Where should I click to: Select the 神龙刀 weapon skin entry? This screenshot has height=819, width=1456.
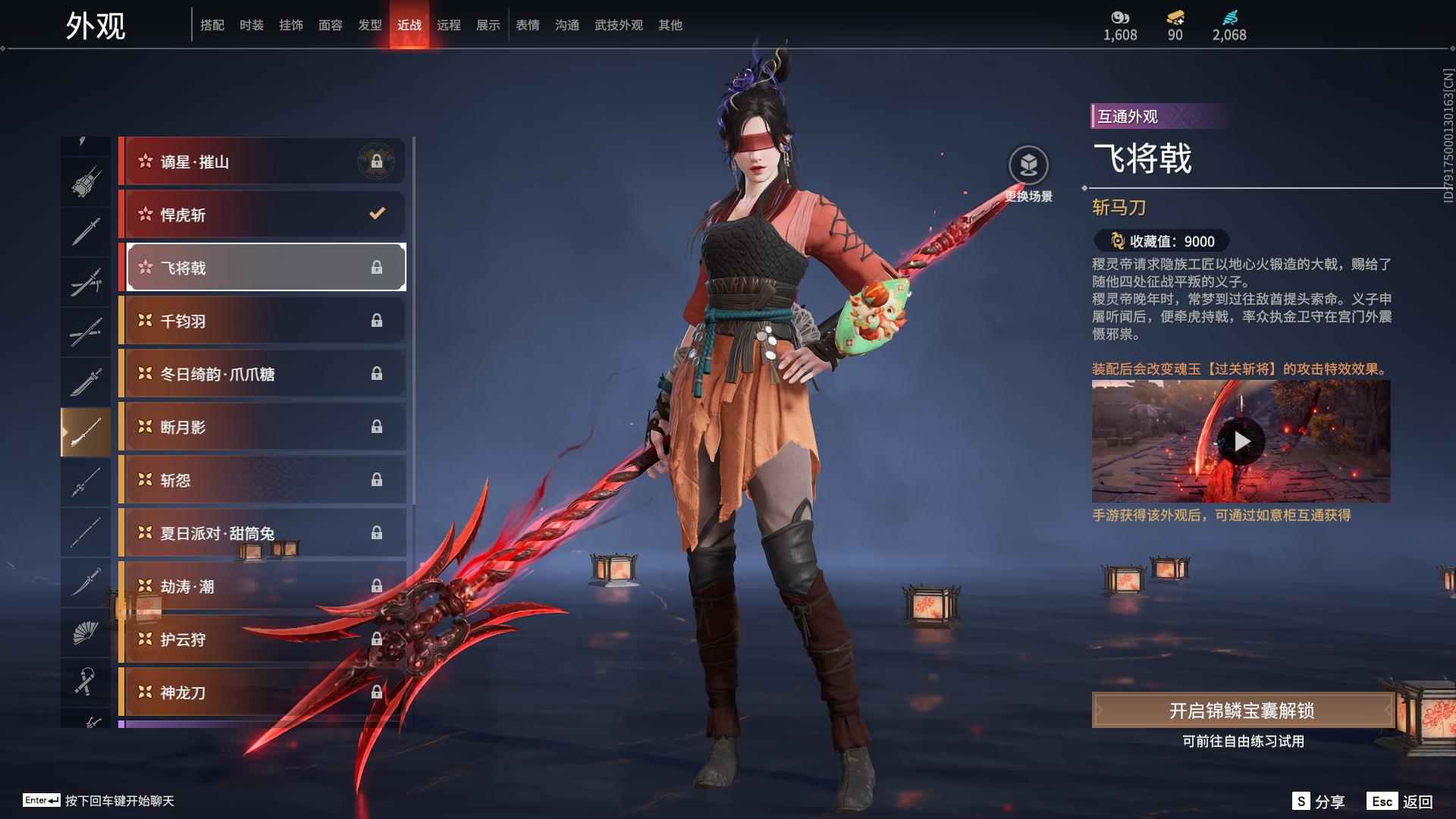pyautogui.click(x=262, y=692)
